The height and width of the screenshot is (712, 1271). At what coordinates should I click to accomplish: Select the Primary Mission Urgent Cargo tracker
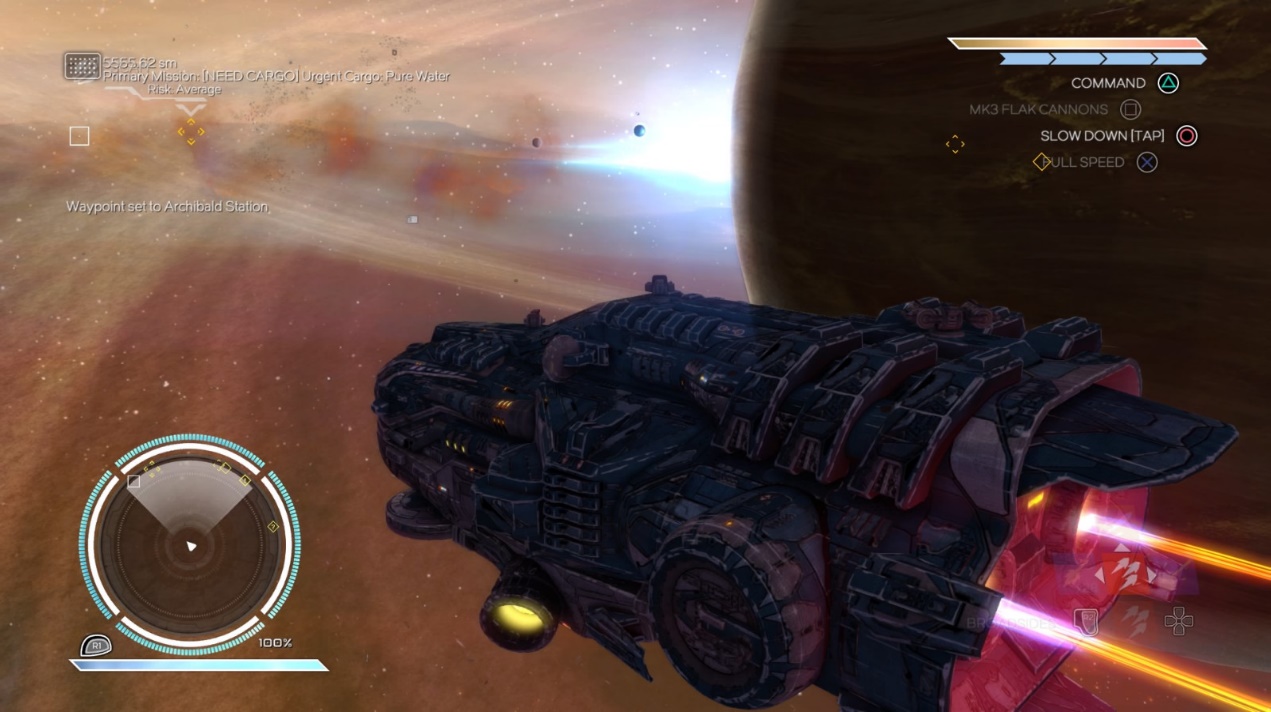point(277,76)
